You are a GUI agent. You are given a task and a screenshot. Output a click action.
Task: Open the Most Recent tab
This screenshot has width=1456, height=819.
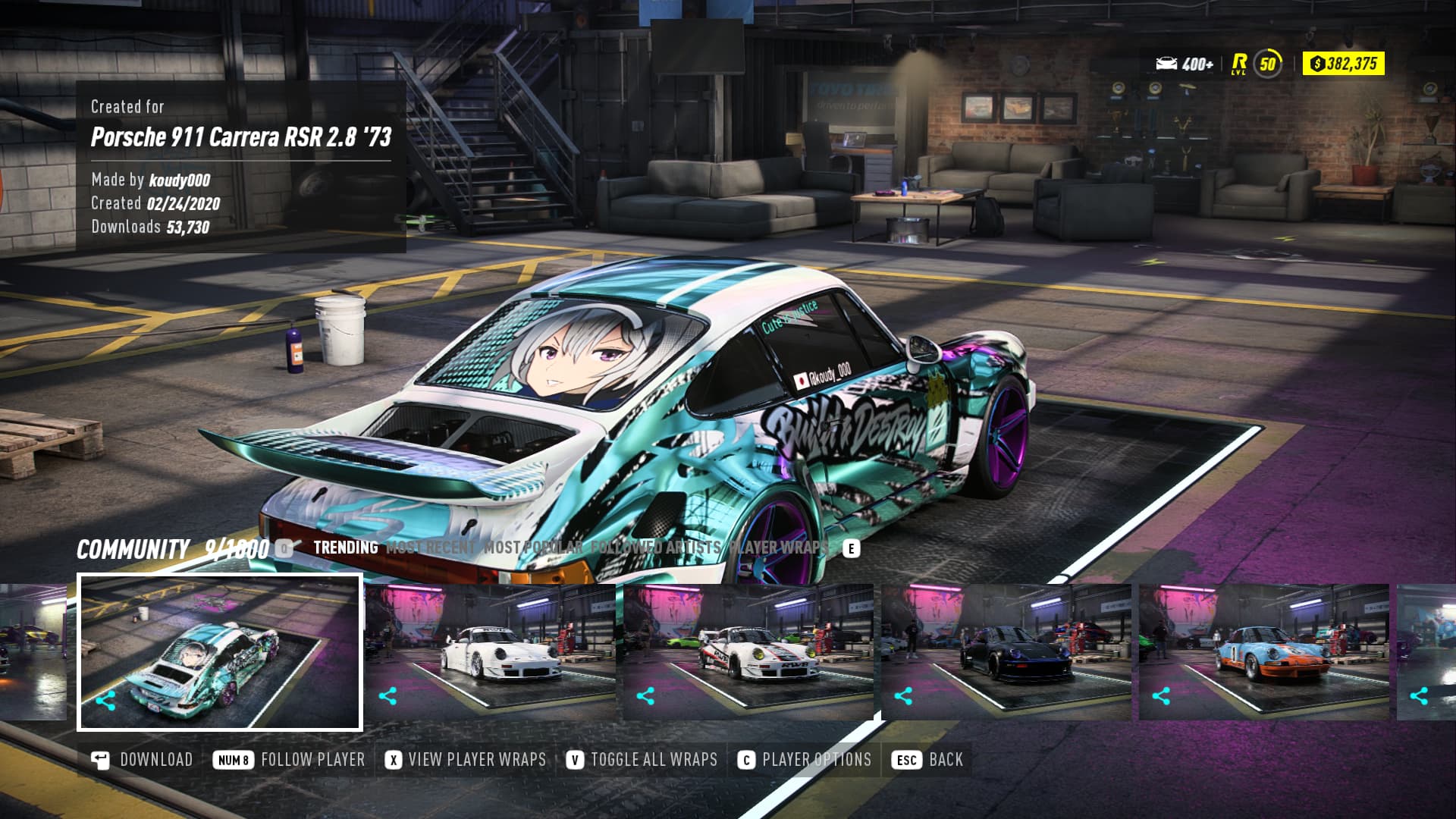click(430, 548)
